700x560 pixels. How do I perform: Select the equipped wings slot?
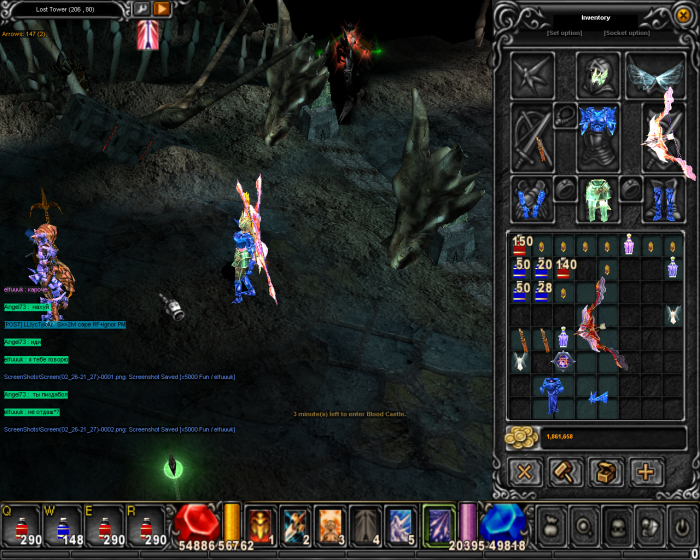pos(655,75)
